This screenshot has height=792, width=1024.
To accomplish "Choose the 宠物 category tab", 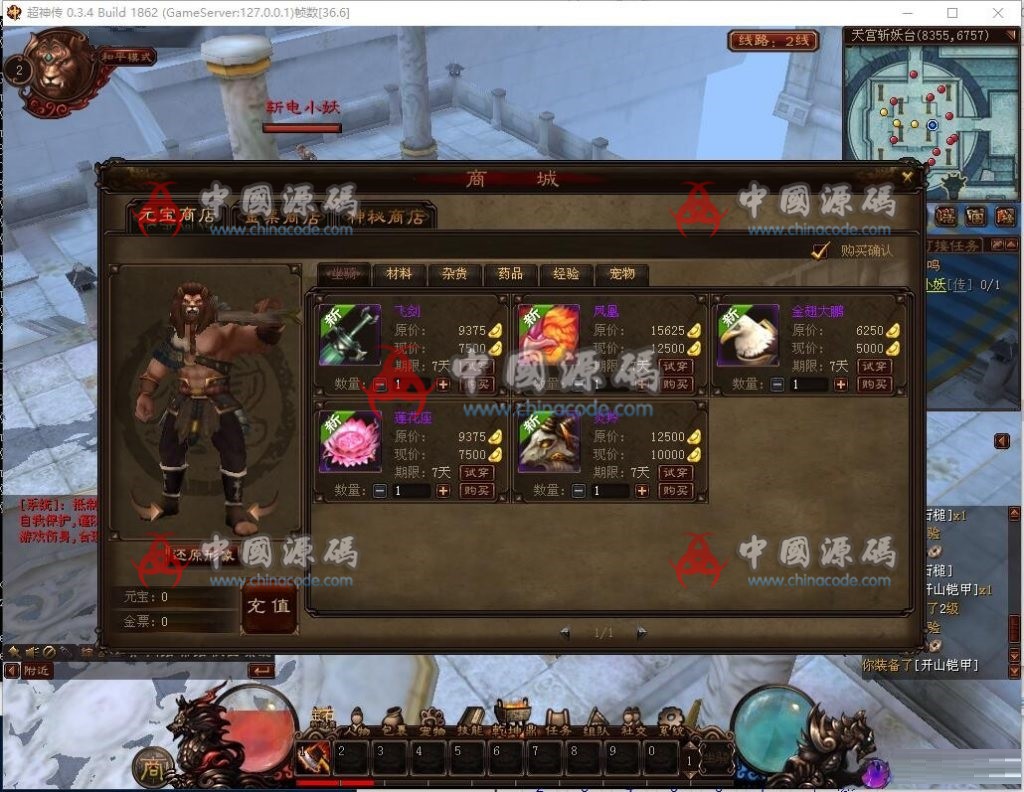I will [x=621, y=274].
